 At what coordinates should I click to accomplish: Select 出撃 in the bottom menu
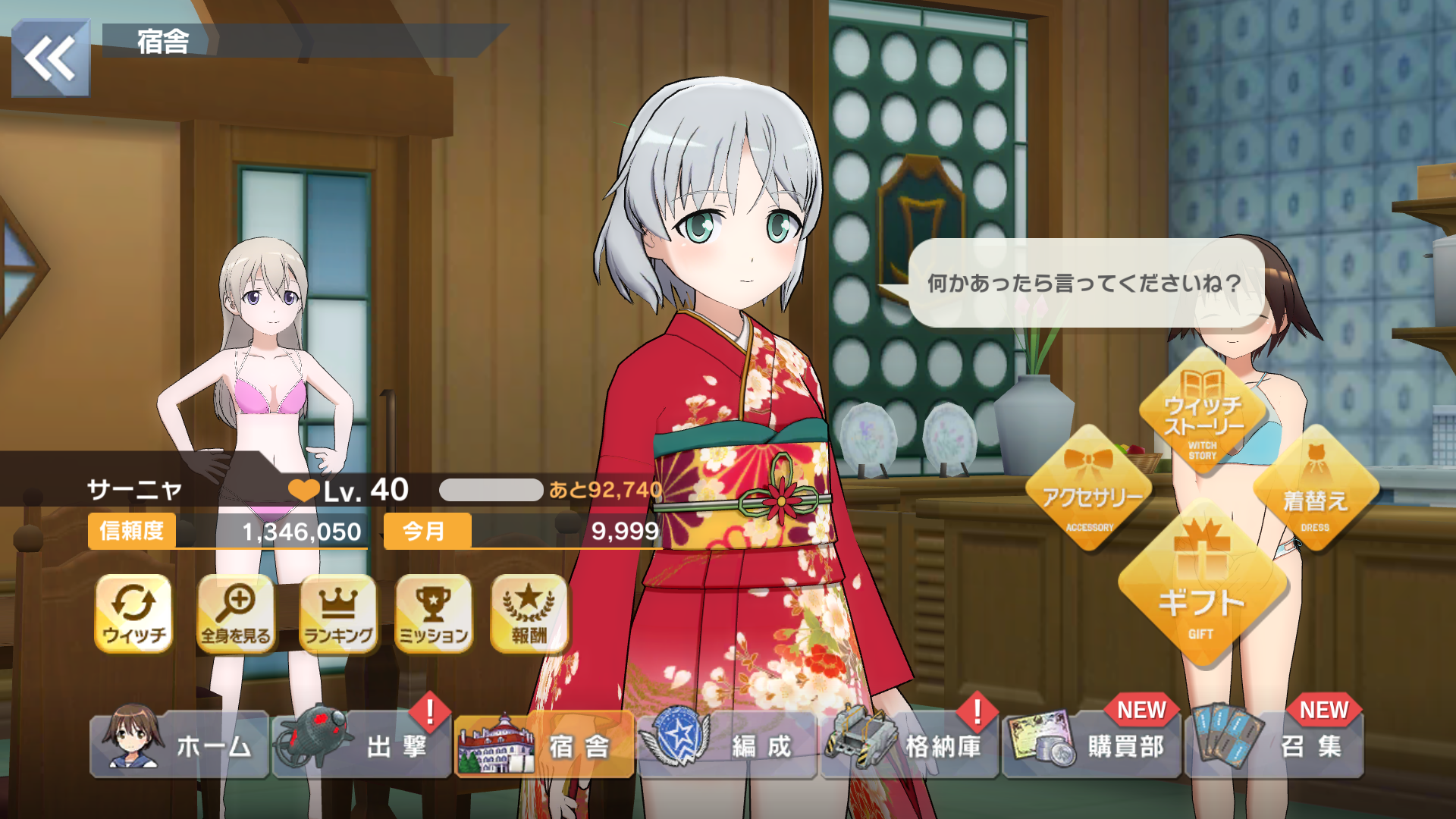(362, 745)
